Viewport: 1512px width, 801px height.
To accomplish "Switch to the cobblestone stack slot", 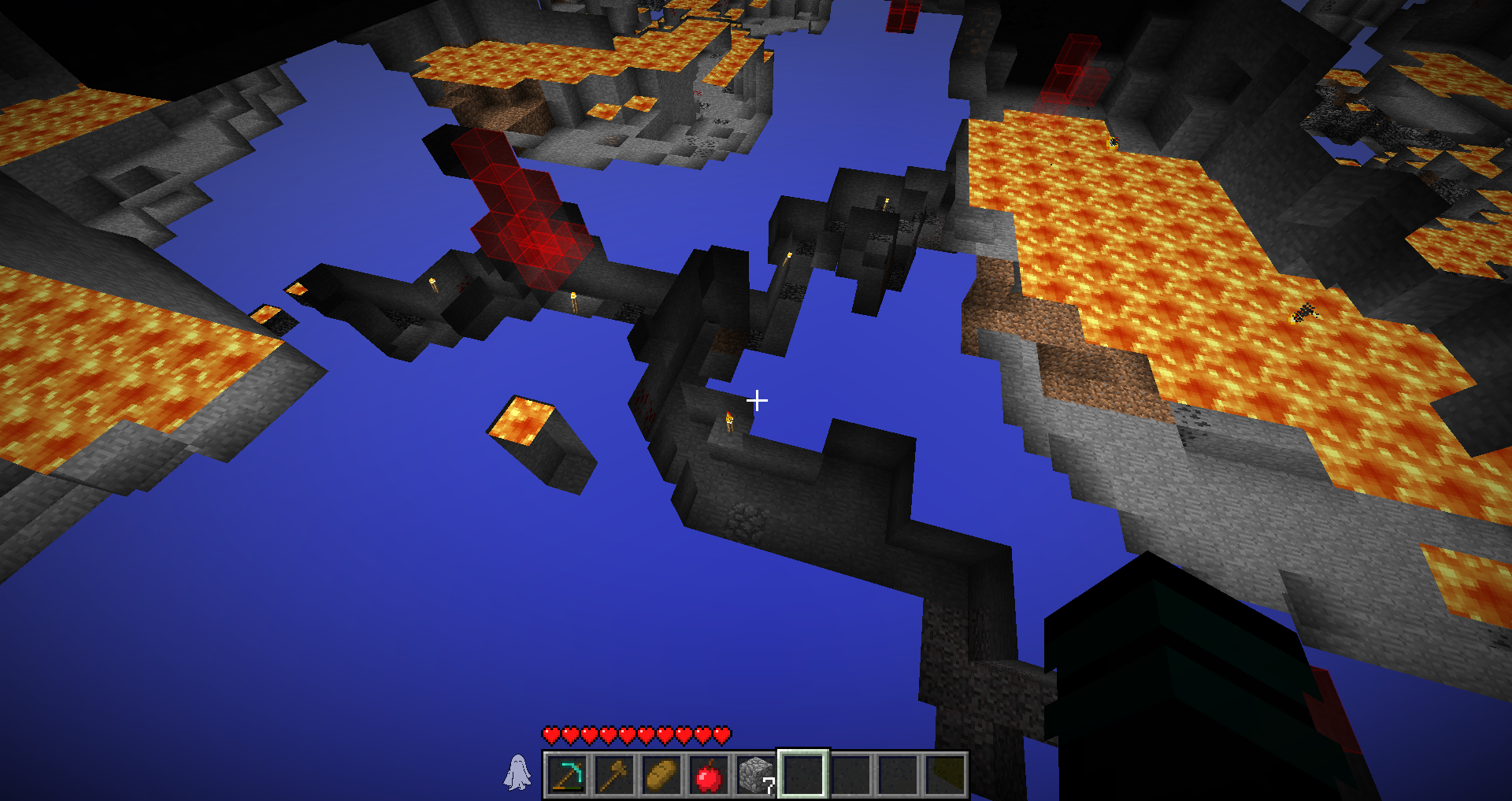I will click(x=755, y=775).
